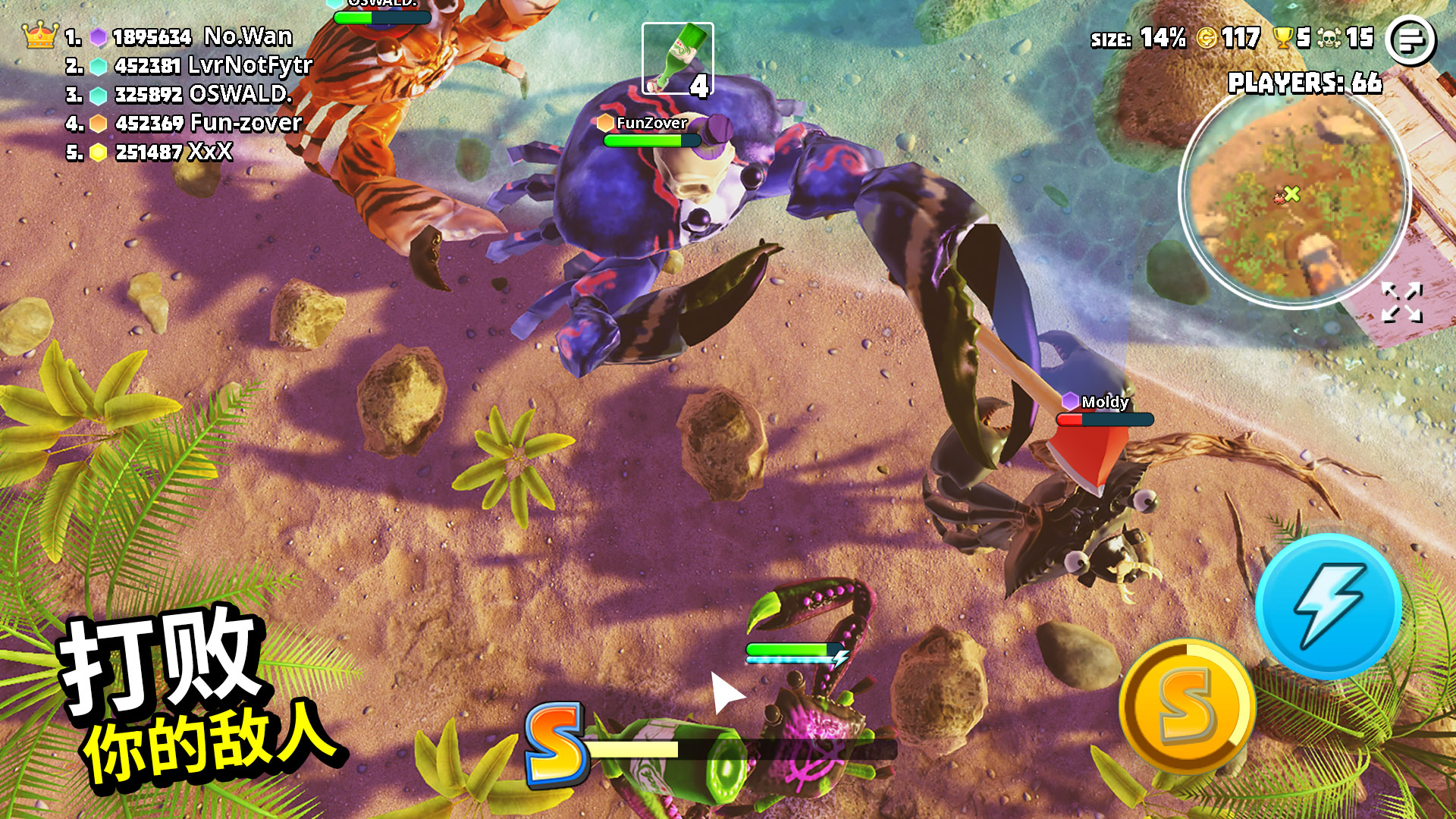Expand the circular minimap
The image size is (1456, 819).
coord(1294,196)
